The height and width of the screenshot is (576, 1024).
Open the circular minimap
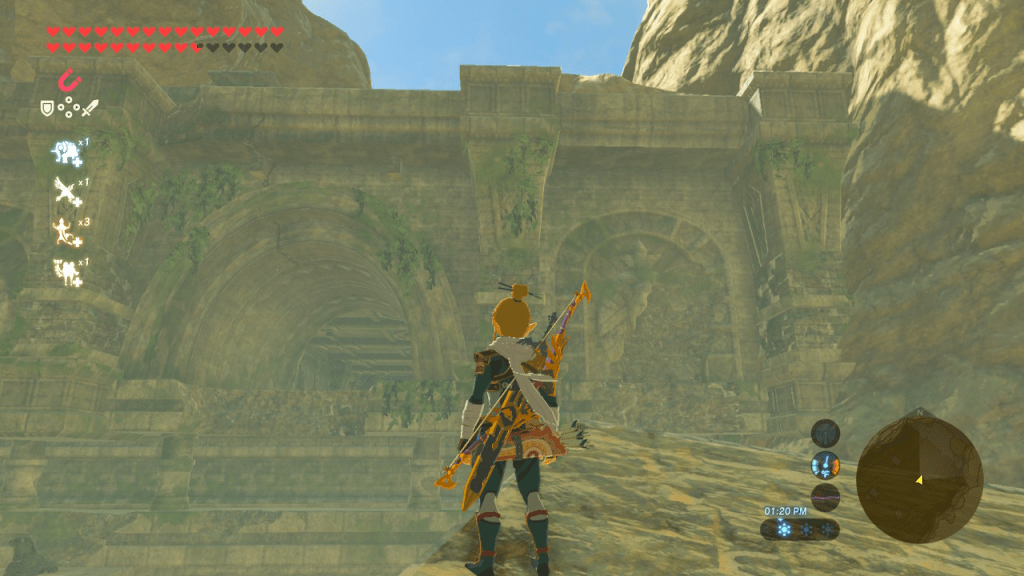point(919,479)
